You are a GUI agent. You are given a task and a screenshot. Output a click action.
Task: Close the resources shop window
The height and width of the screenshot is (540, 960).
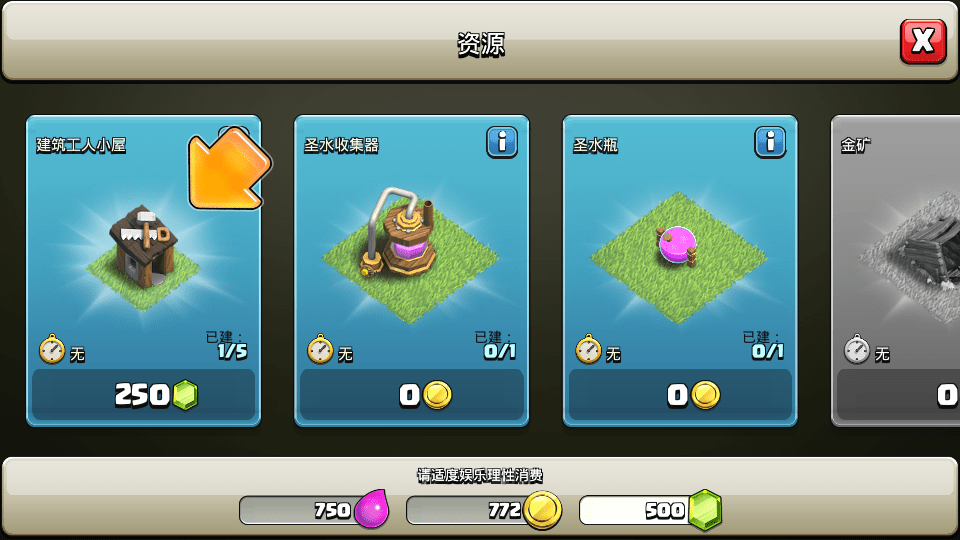922,41
